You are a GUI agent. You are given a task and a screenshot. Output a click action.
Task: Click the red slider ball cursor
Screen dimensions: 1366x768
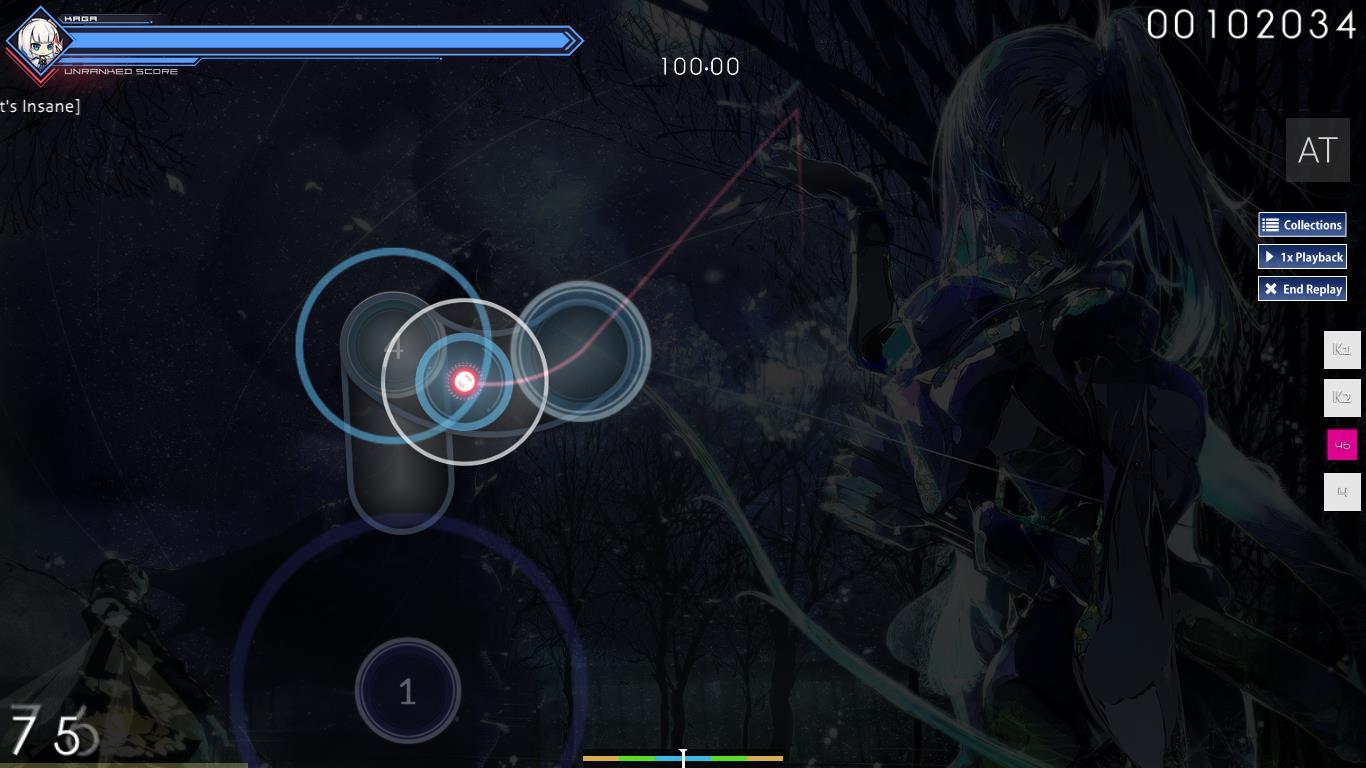464,381
